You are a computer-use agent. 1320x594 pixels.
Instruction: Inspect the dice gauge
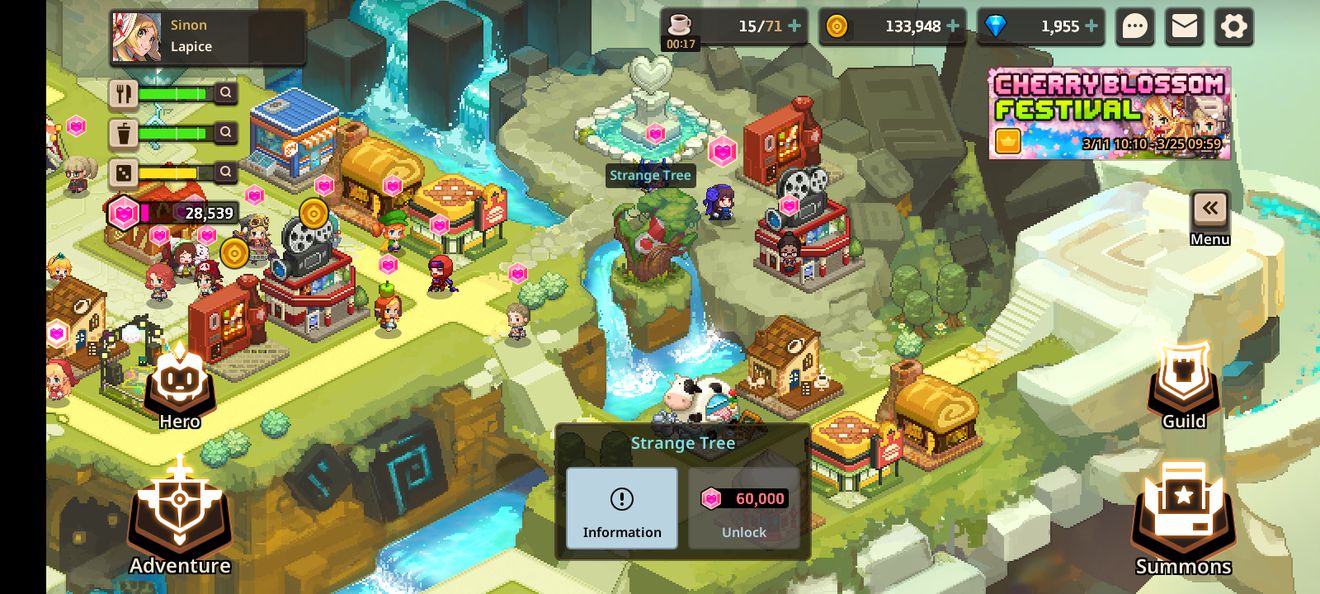click(x=227, y=172)
